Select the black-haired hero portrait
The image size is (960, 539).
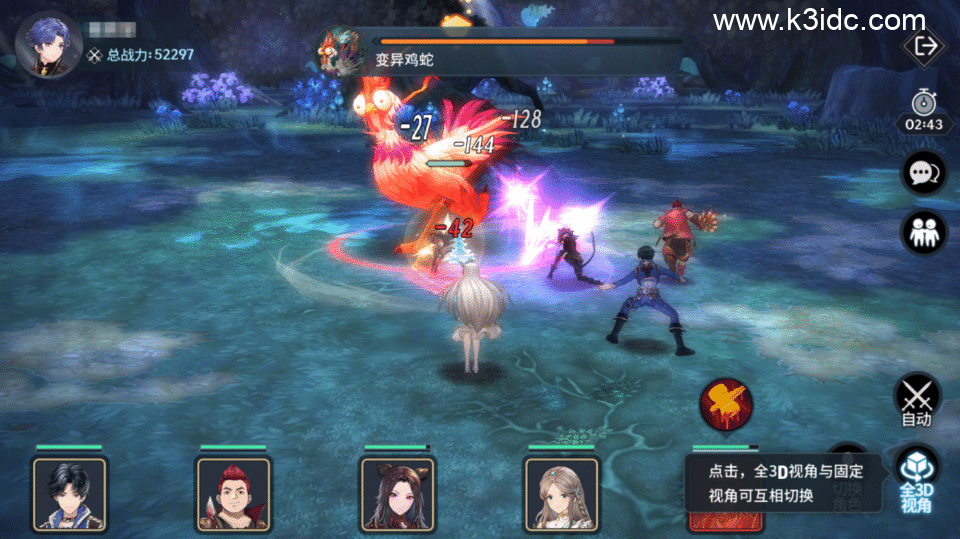(70, 492)
